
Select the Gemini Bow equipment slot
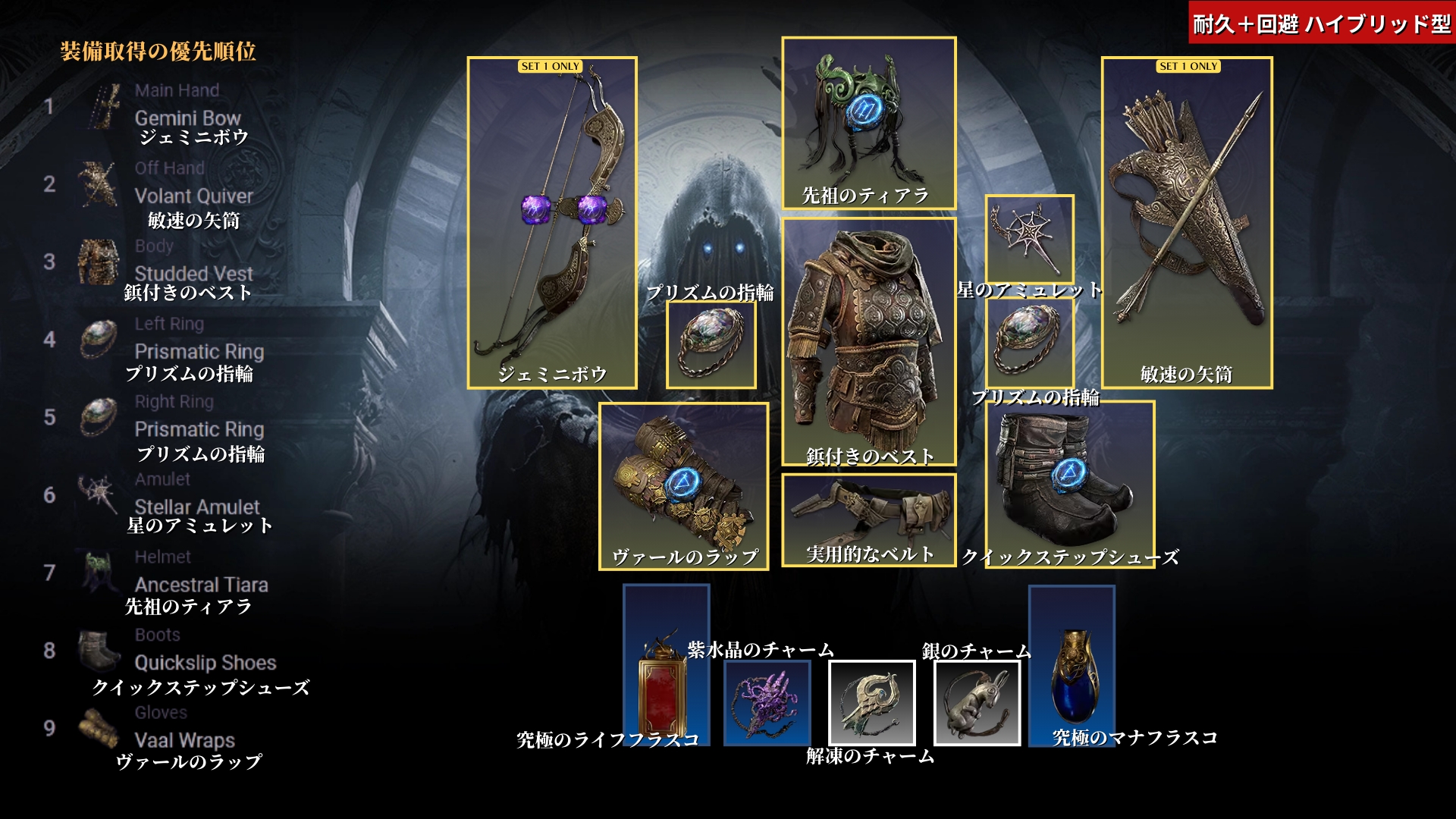pyautogui.click(x=551, y=222)
